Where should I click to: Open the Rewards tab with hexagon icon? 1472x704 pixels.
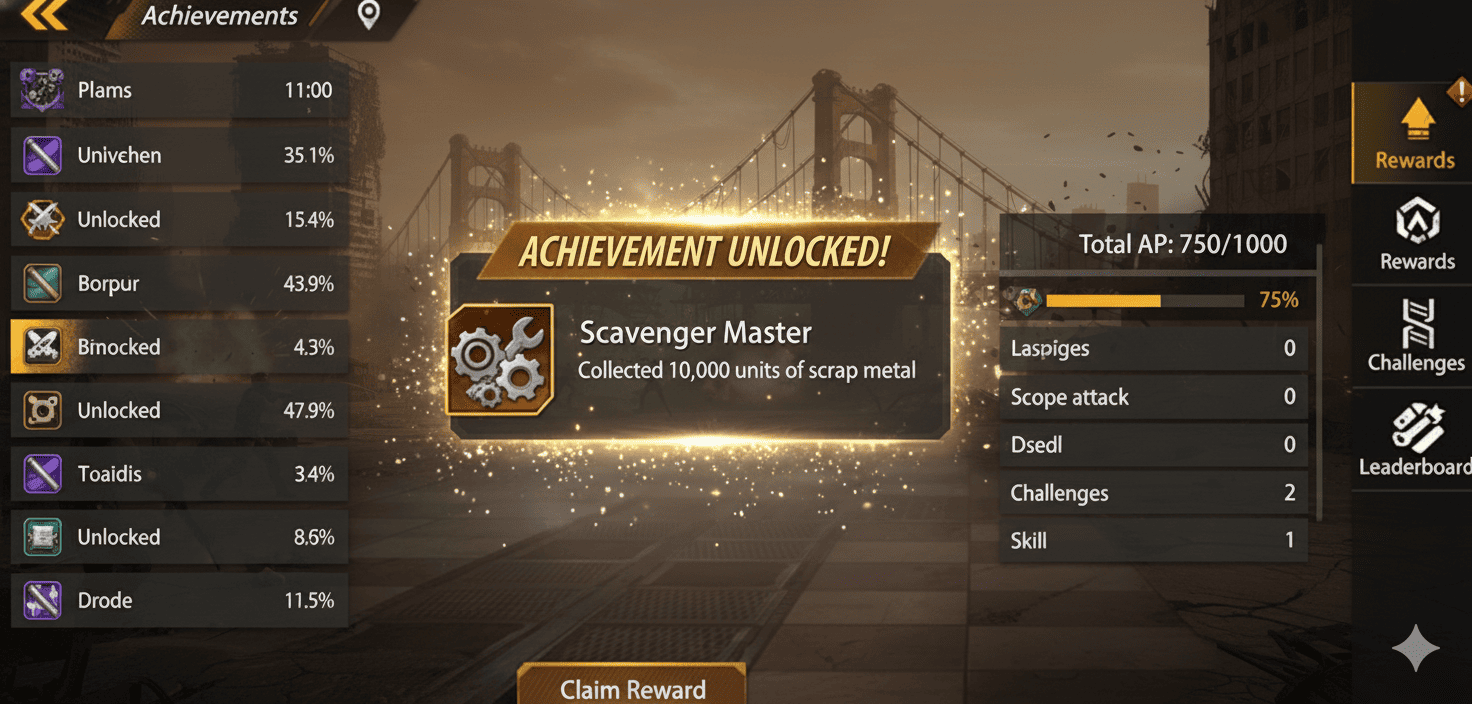pos(1416,234)
